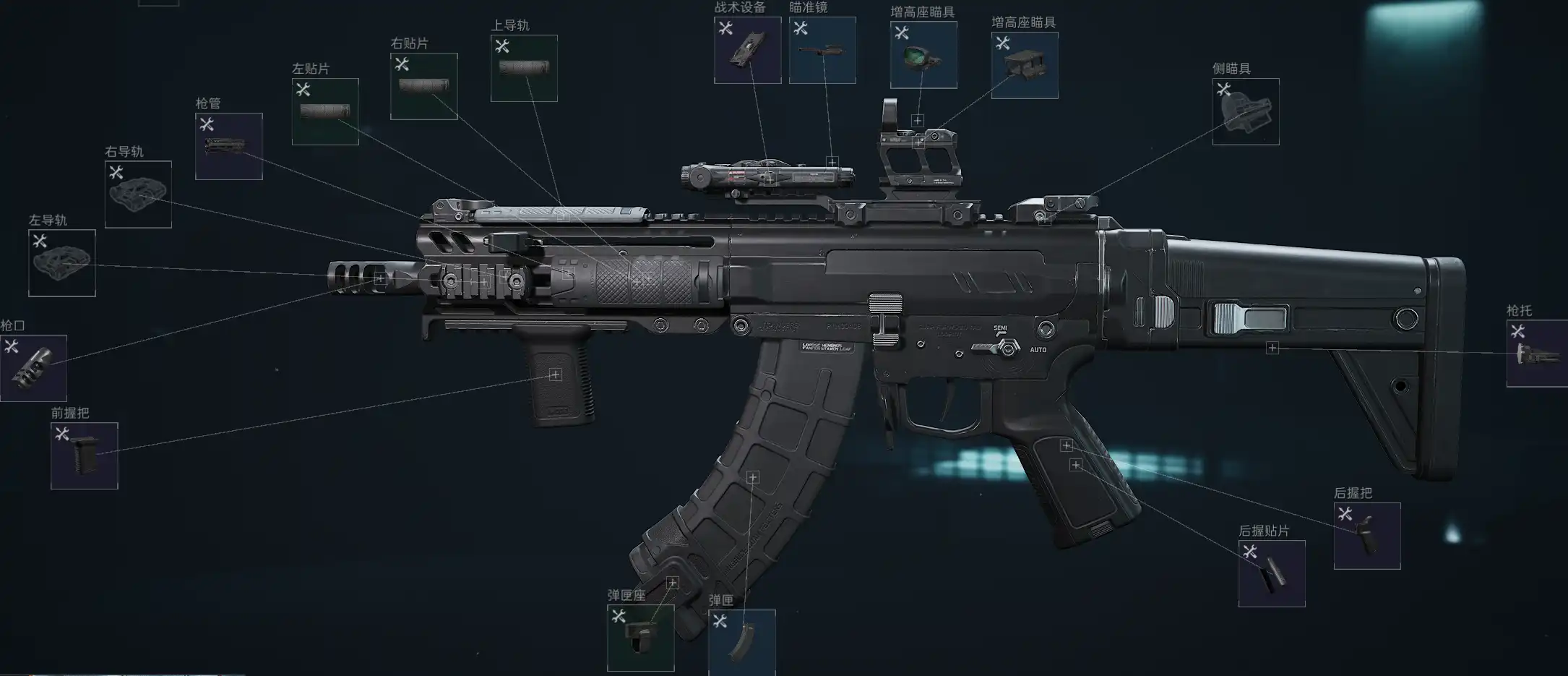Open the green-lens red dot sight slot
Image resolution: width=1568 pixels, height=676 pixels.
coord(923,55)
